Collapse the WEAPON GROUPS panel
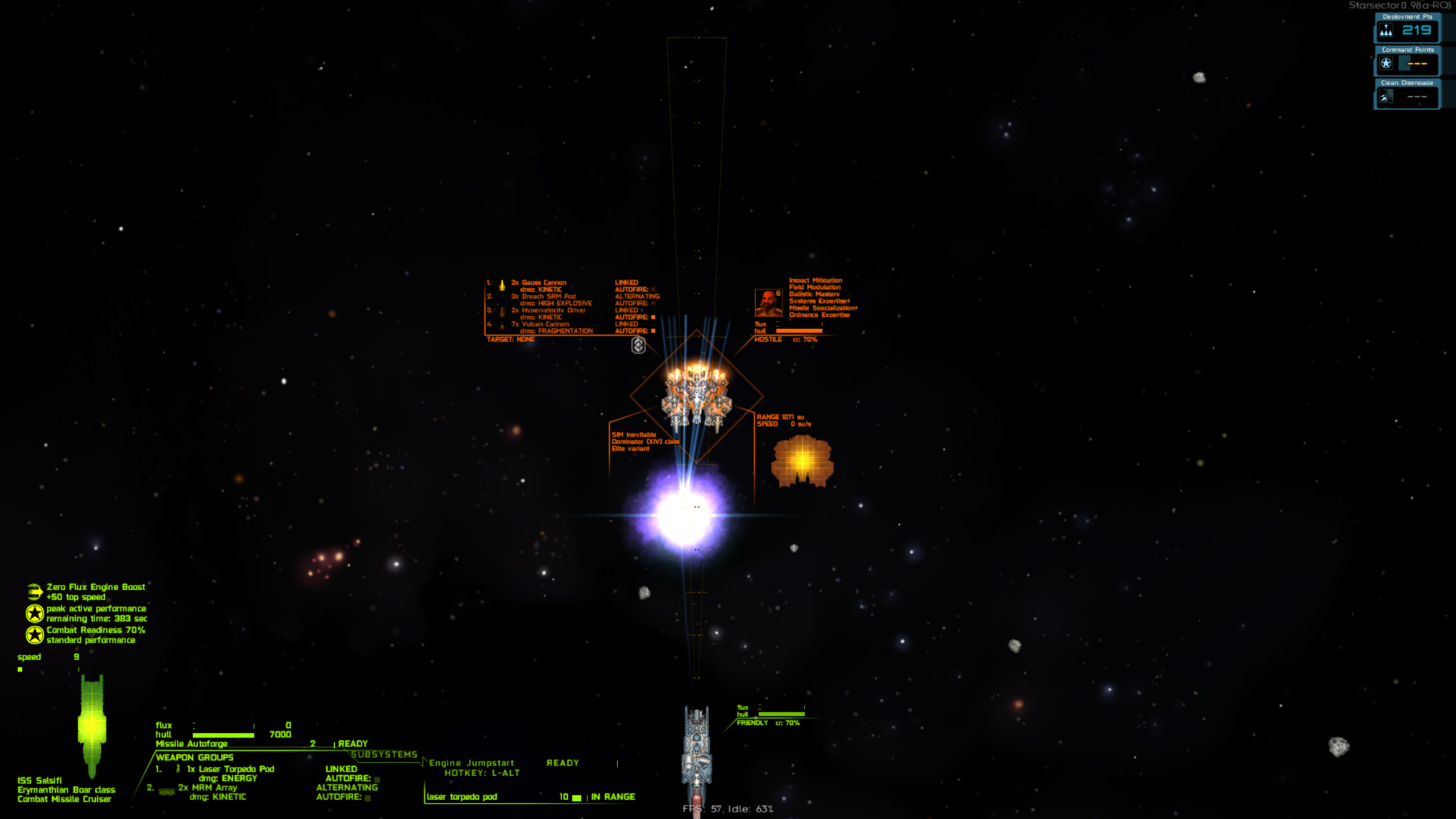This screenshot has height=819, width=1456. click(196, 758)
